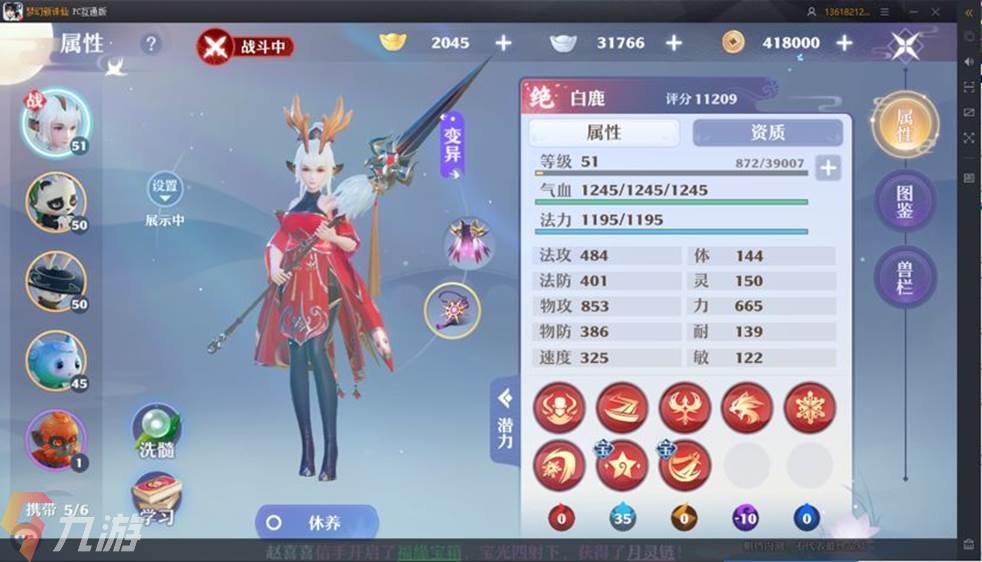Open the 洗髓 function
The height and width of the screenshot is (562, 982).
point(157,432)
